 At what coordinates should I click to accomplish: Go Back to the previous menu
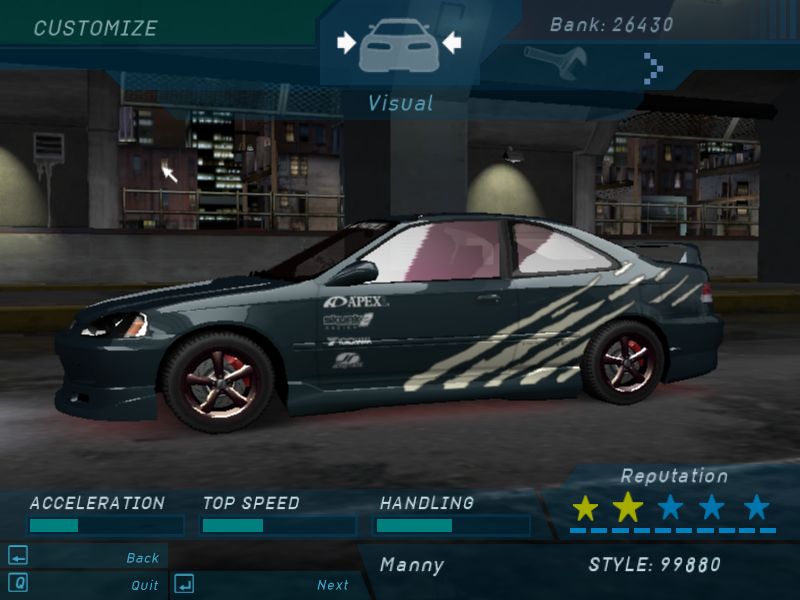point(142,558)
